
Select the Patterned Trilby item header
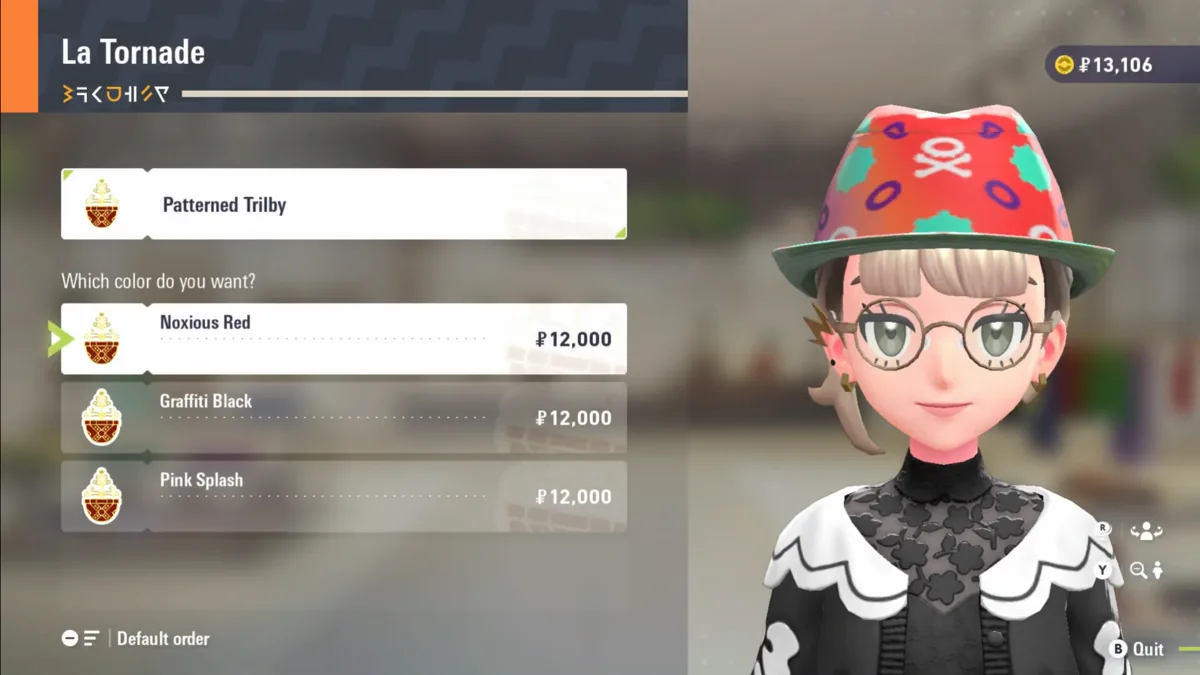[344, 204]
